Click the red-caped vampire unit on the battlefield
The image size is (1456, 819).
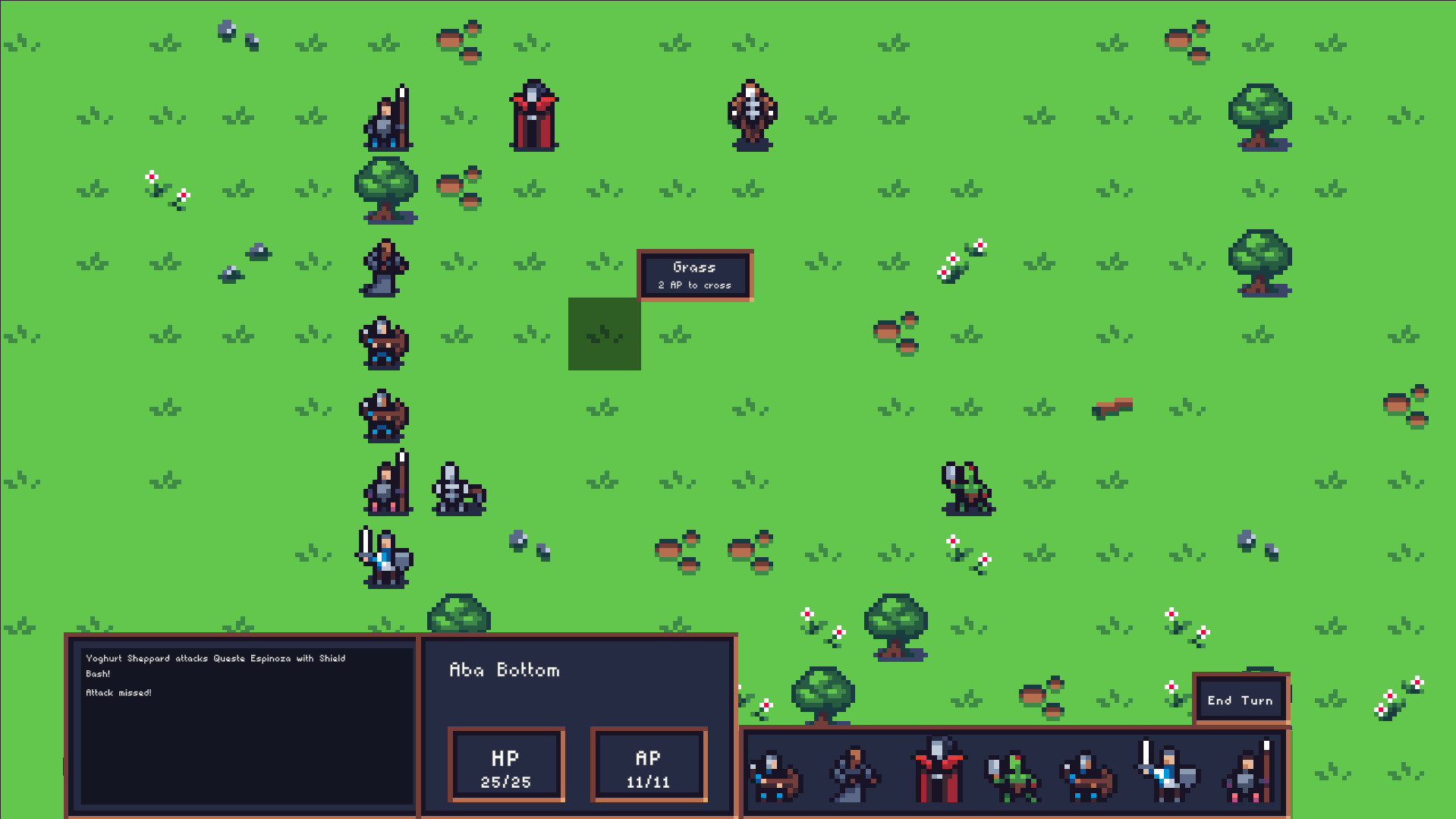pyautogui.click(x=533, y=115)
